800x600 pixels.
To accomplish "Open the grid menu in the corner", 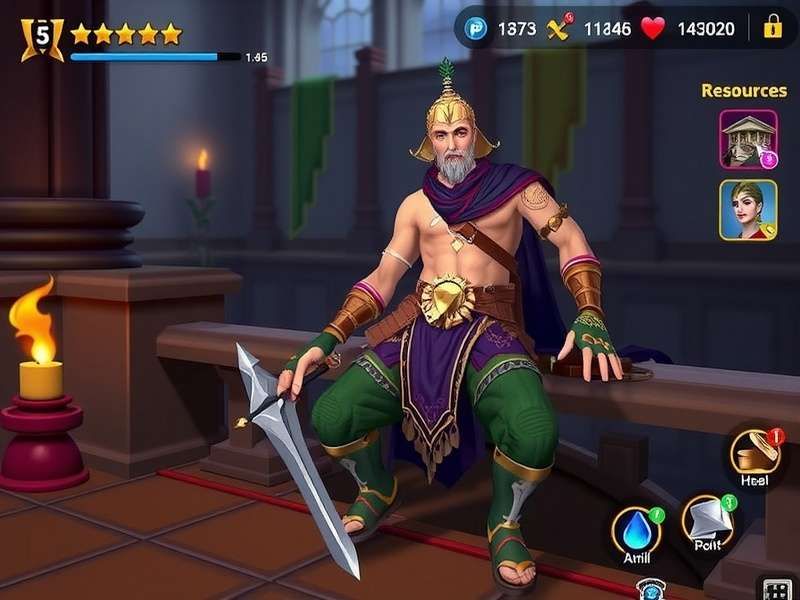I will pos(776,590).
